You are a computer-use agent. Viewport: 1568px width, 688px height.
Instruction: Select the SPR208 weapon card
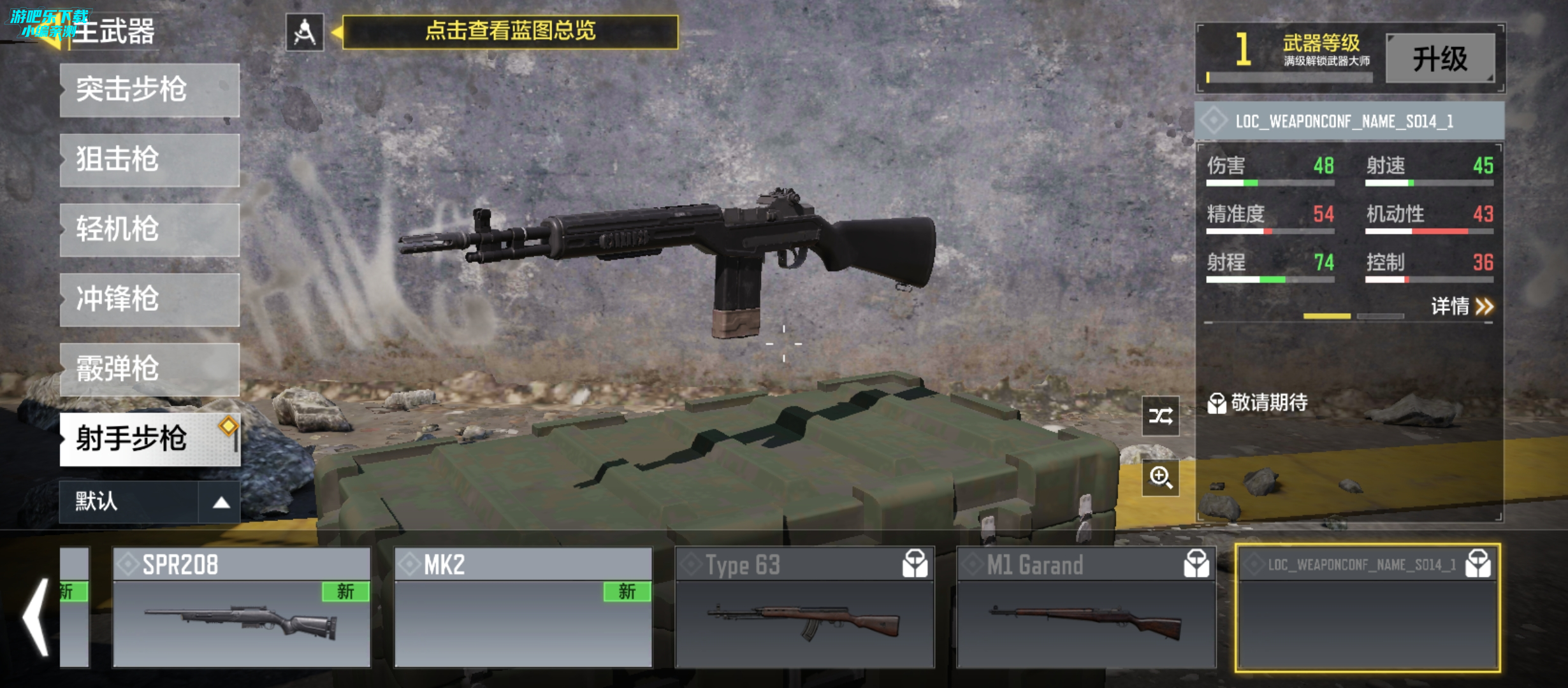coord(242,607)
